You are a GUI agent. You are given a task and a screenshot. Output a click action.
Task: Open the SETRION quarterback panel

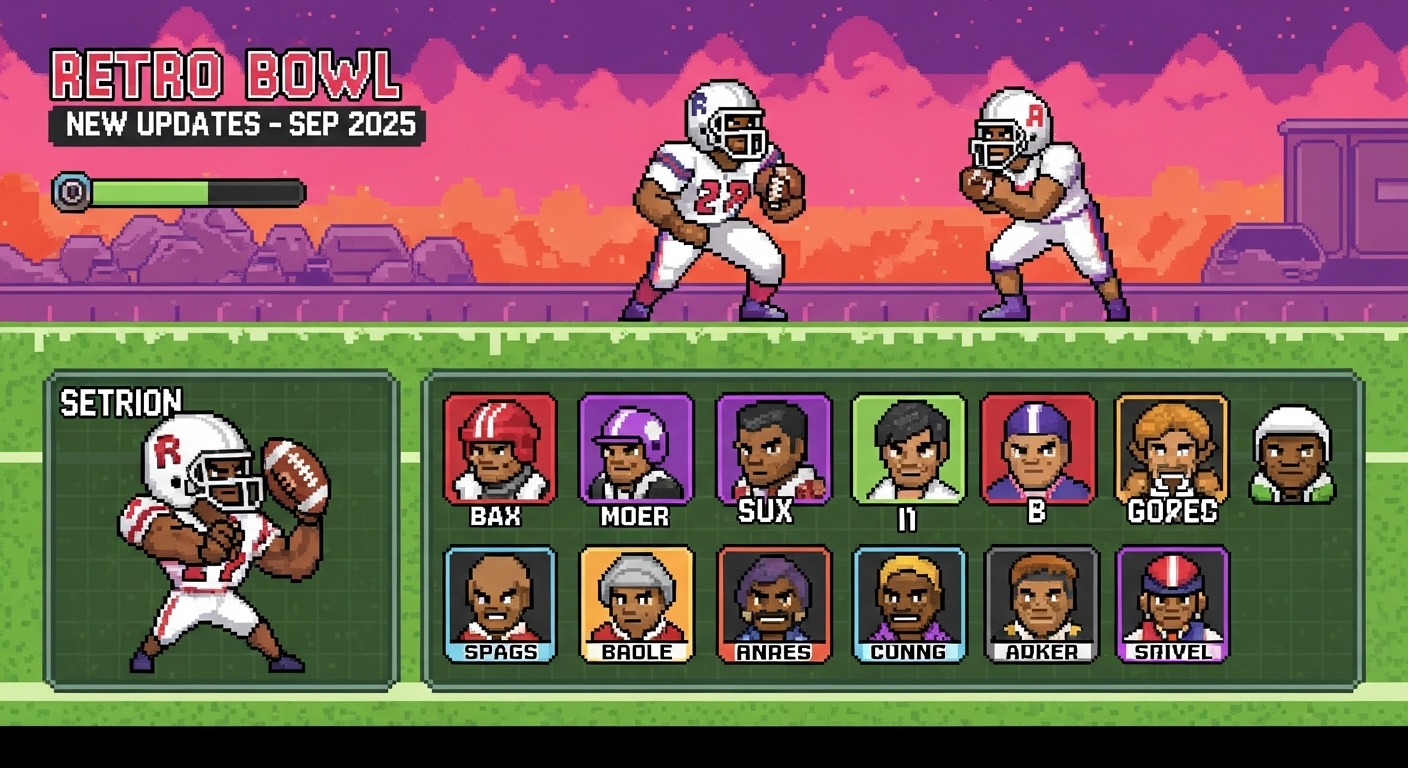point(222,530)
